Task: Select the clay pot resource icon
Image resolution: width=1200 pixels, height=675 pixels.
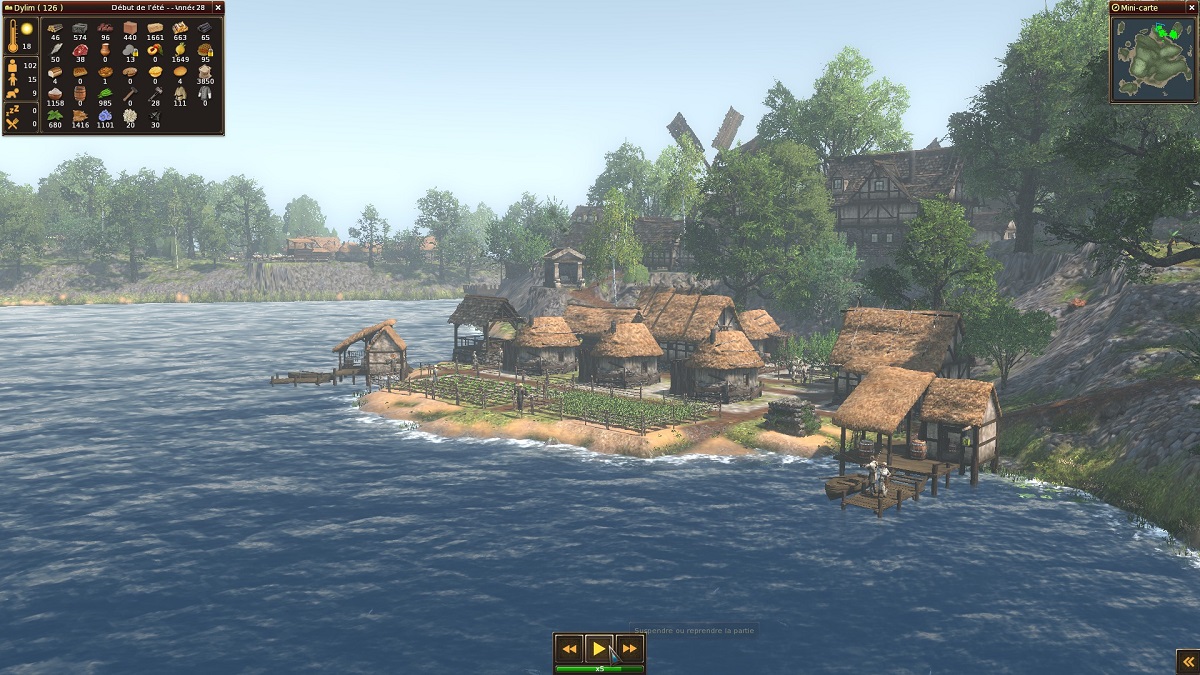Action: pos(105,49)
